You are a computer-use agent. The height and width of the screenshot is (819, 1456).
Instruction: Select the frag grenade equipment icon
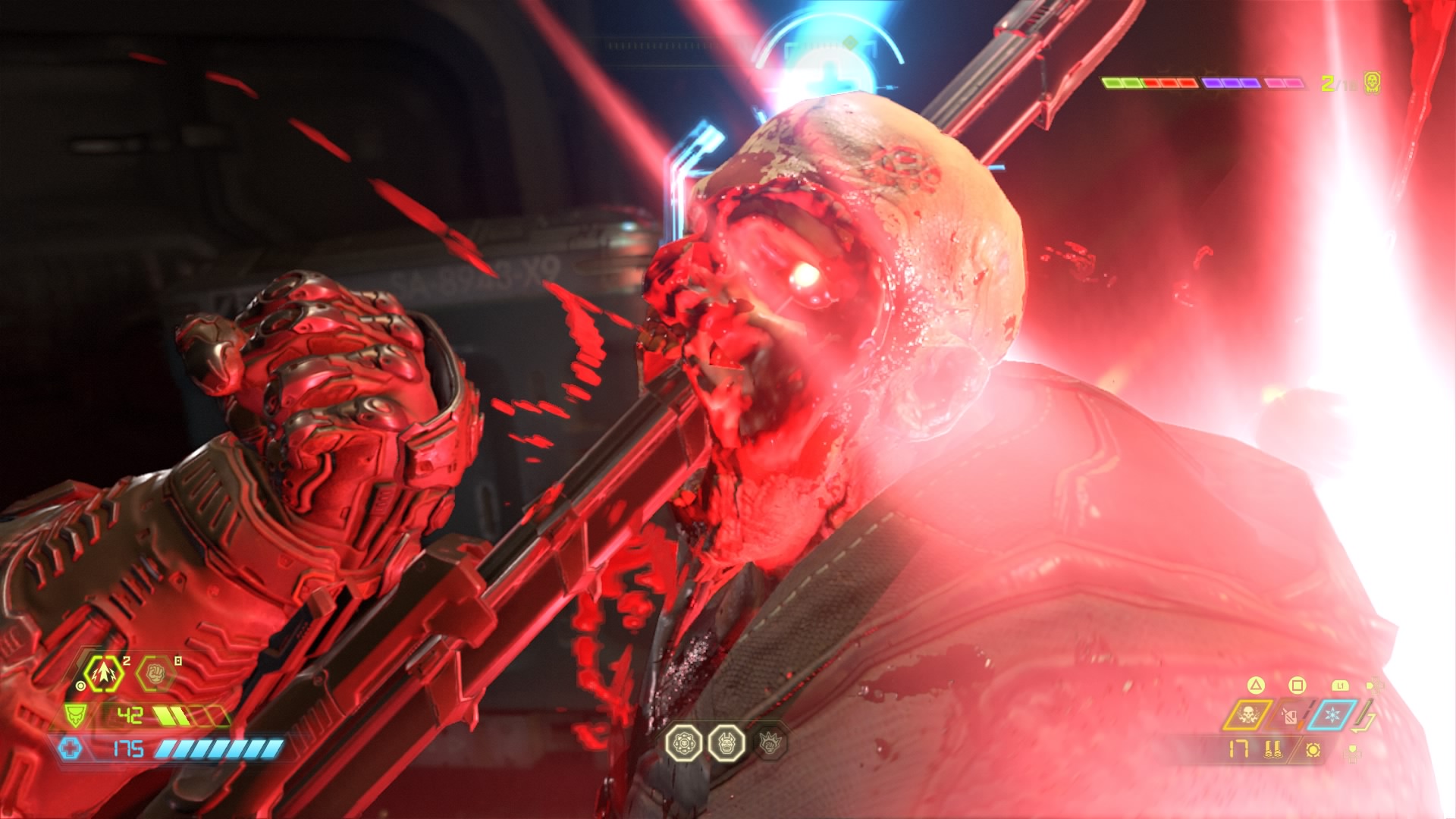102,673
